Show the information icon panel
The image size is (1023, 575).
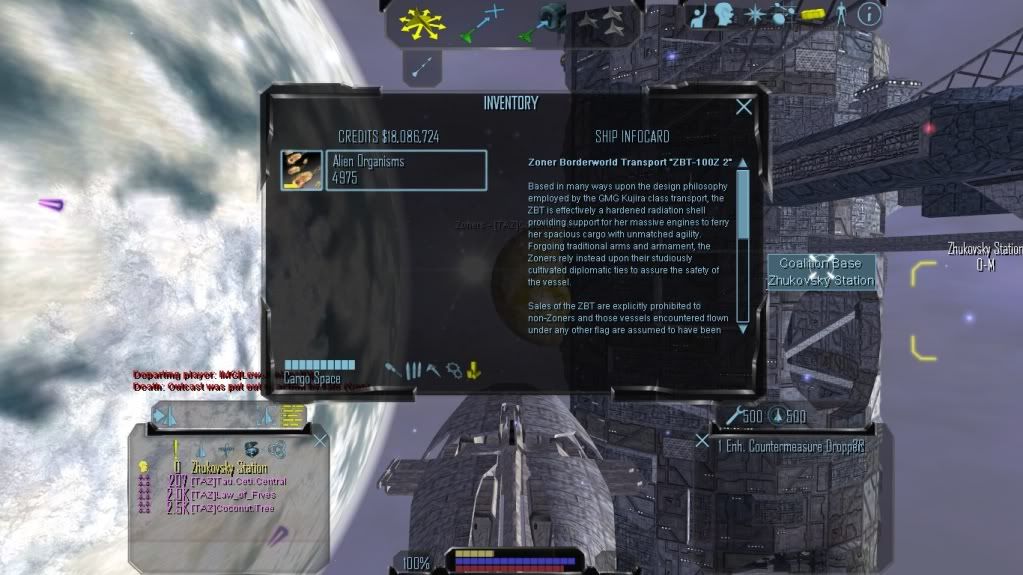[x=869, y=13]
